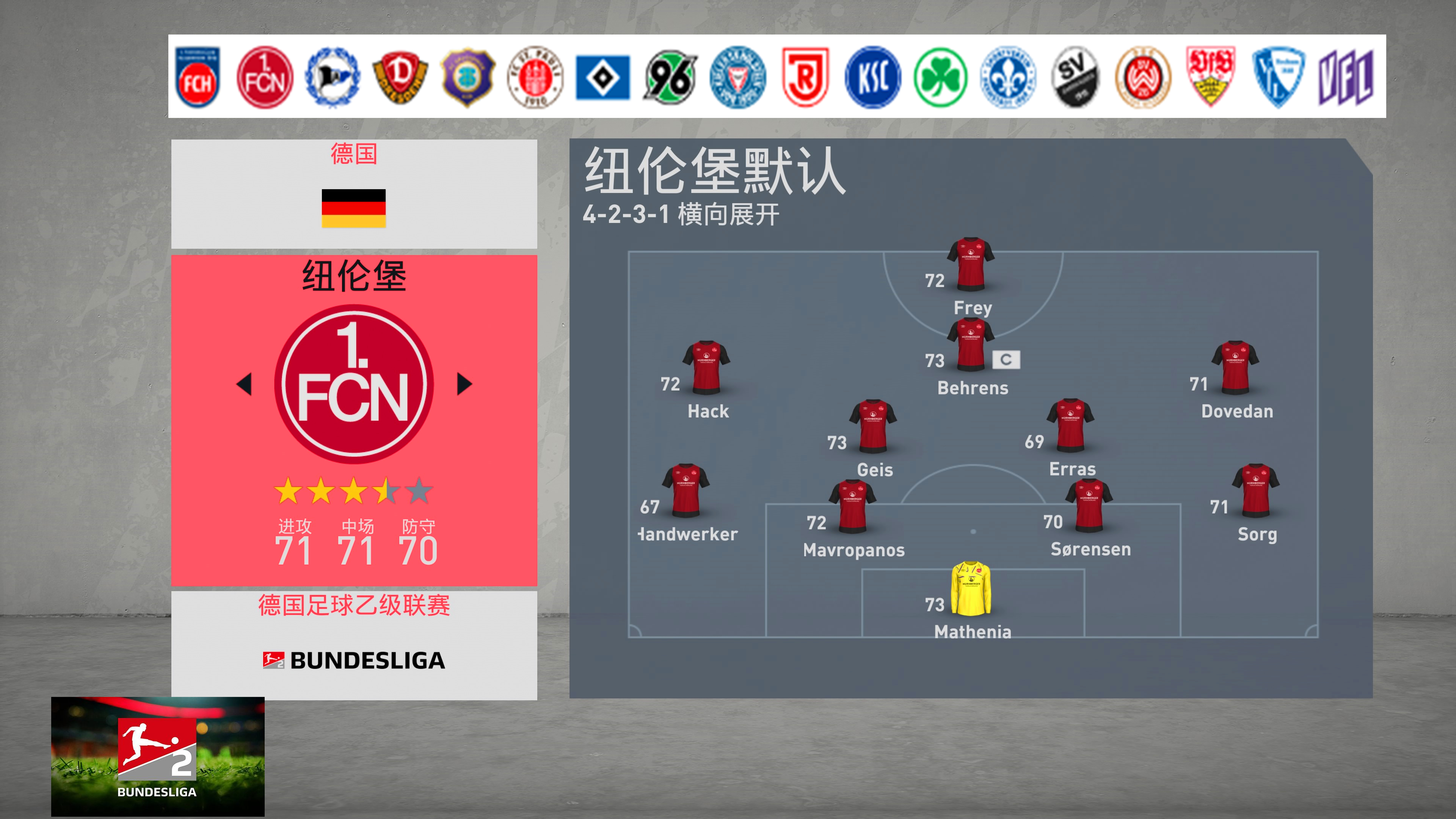Choose the Dynamo Dresden crest
The width and height of the screenshot is (1456, 819).
click(x=400, y=77)
